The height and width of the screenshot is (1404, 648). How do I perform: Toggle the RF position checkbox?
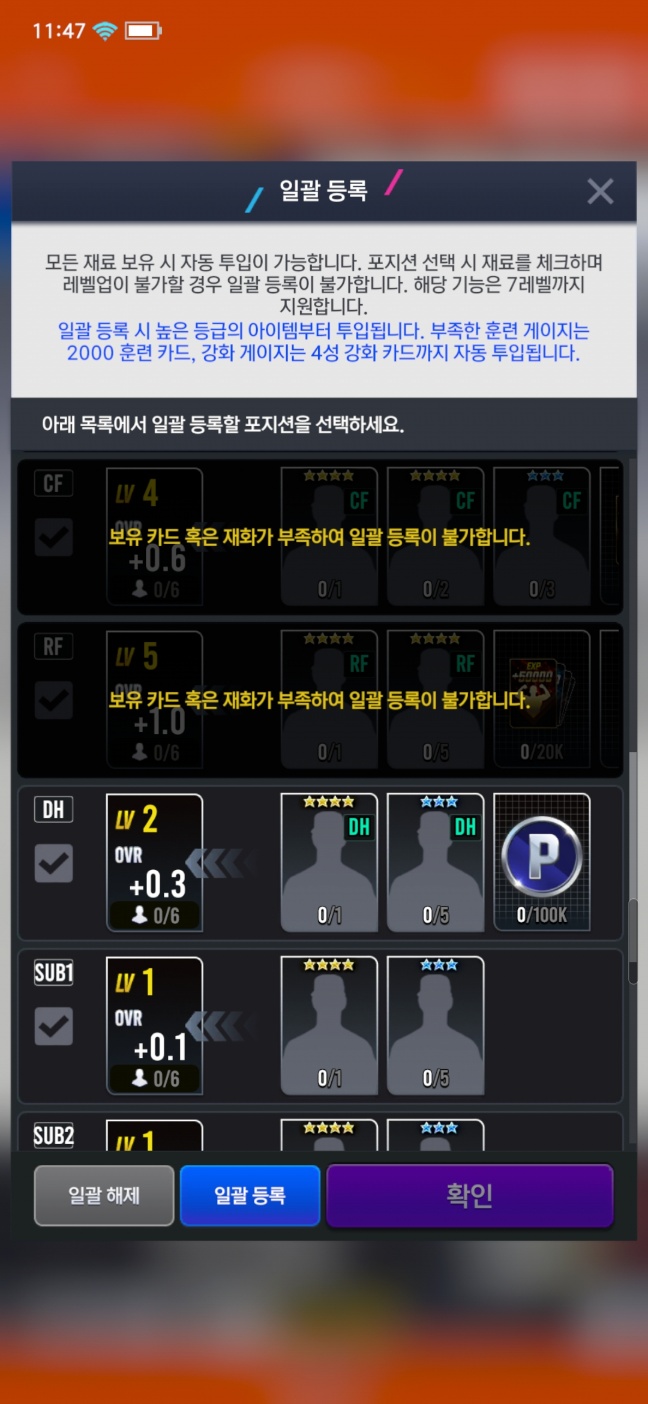(x=54, y=701)
